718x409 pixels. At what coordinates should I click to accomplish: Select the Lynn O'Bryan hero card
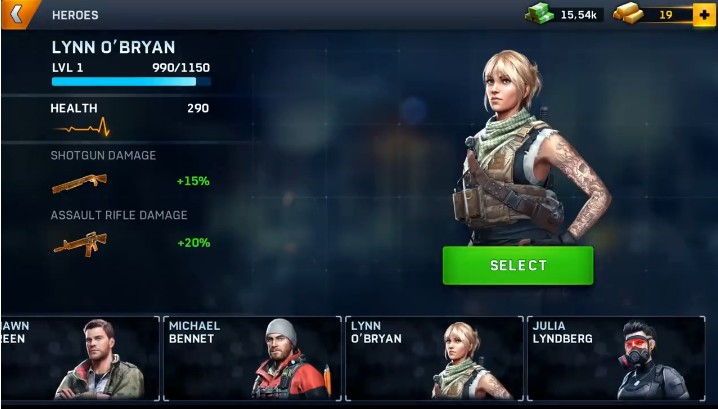[433, 358]
